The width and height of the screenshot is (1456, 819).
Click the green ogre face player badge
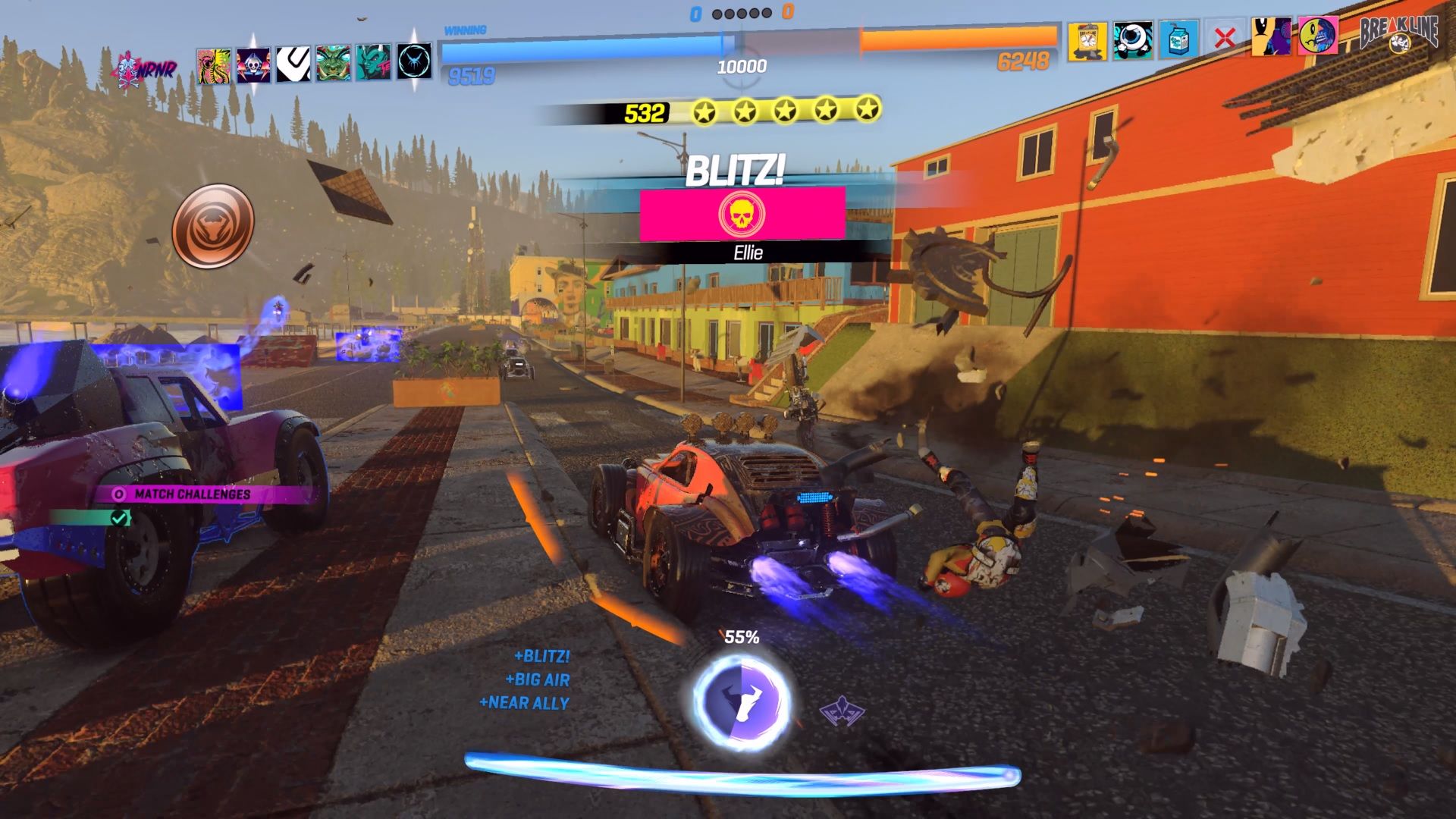[333, 64]
